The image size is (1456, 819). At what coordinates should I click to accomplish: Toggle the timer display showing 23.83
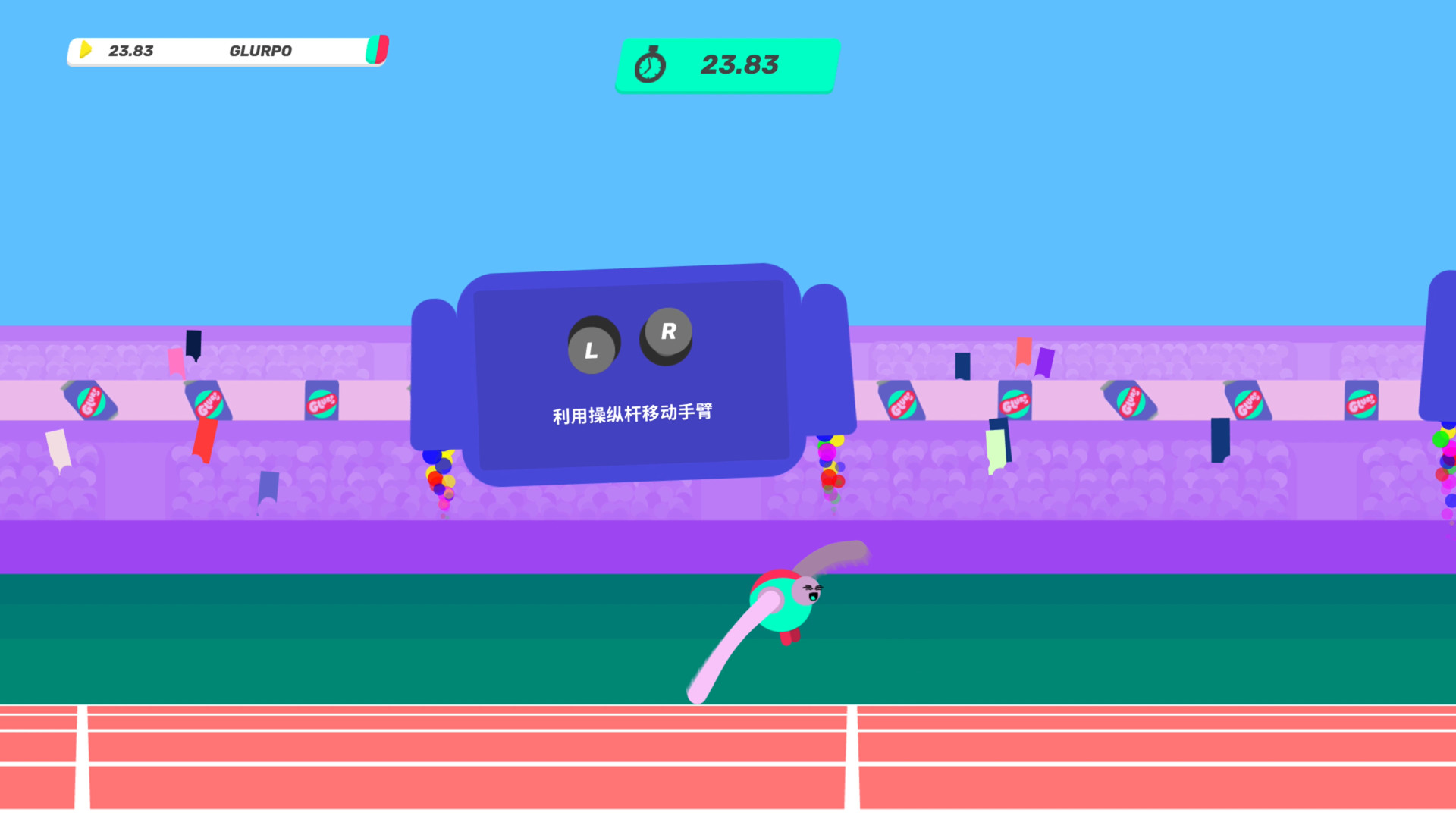[726, 65]
